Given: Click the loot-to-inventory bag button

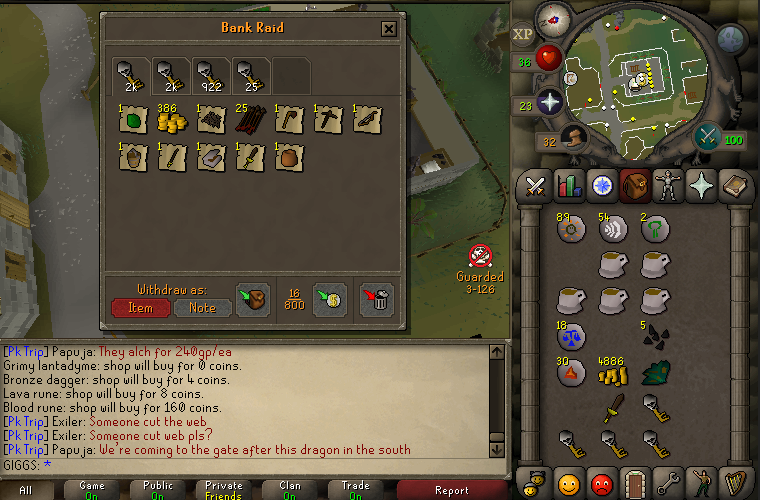Looking at the screenshot, I should pyautogui.click(x=252, y=300).
